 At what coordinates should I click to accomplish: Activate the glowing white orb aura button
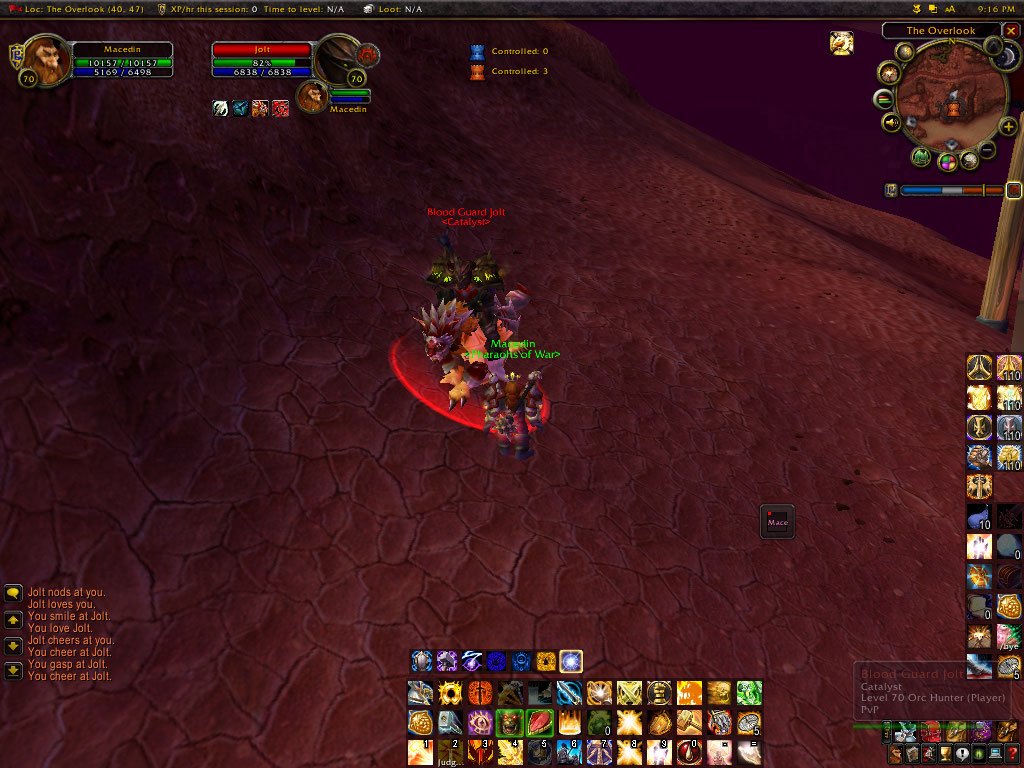coord(571,661)
